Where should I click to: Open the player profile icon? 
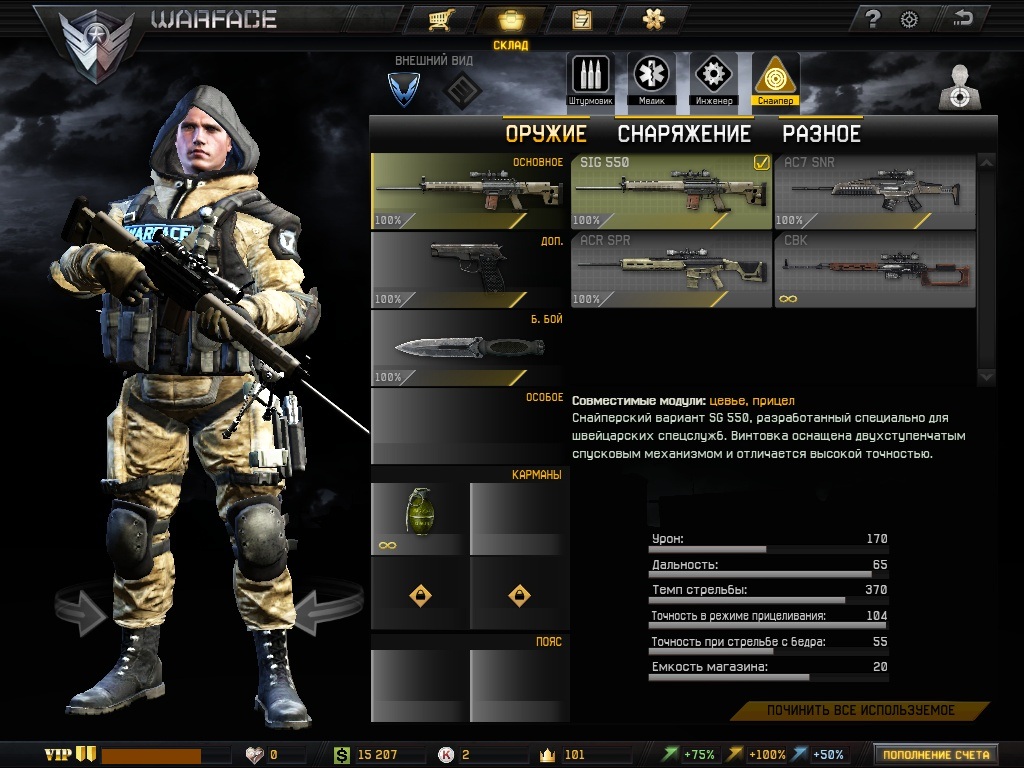coord(960,88)
